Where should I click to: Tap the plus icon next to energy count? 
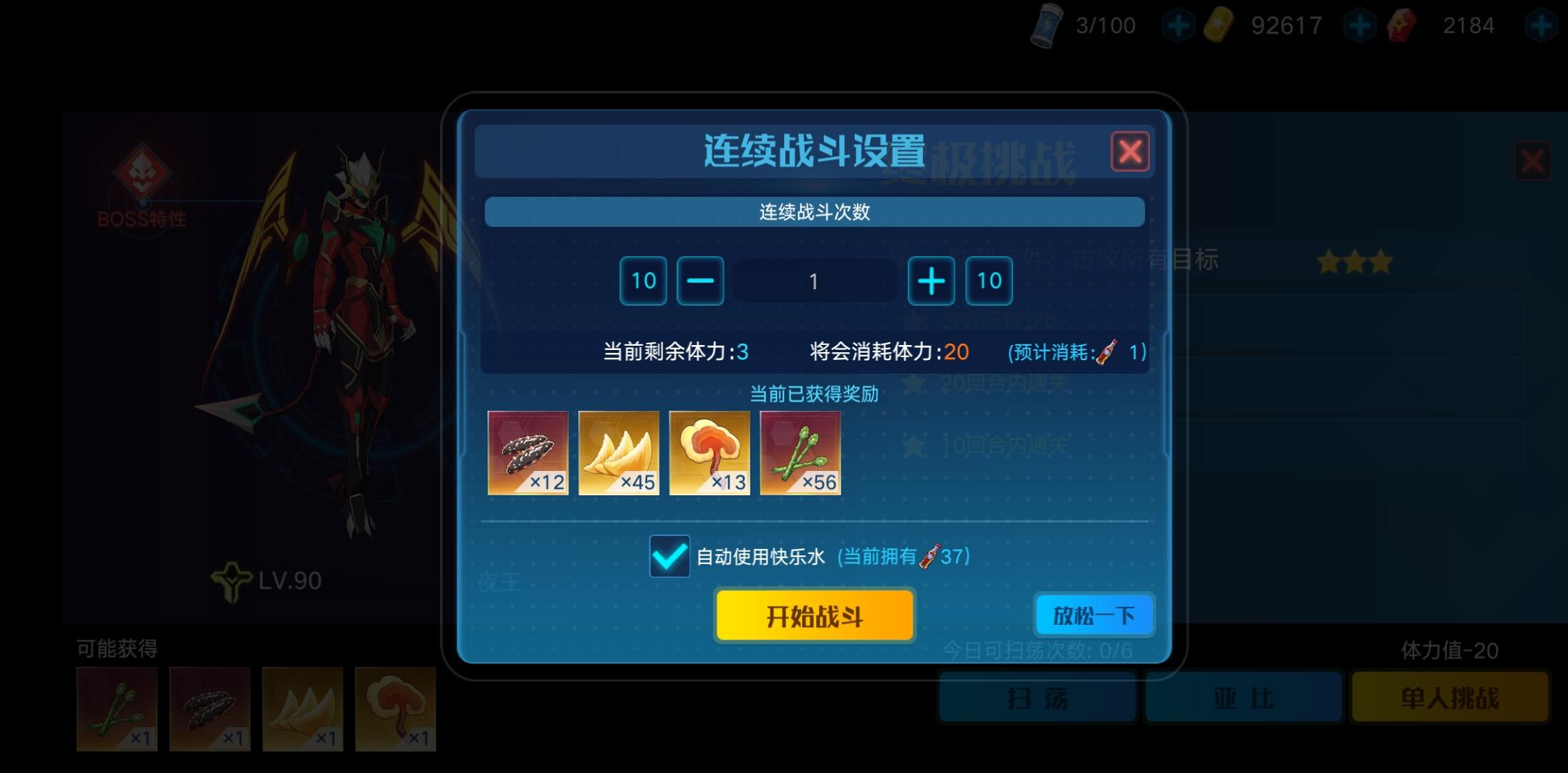1178,25
